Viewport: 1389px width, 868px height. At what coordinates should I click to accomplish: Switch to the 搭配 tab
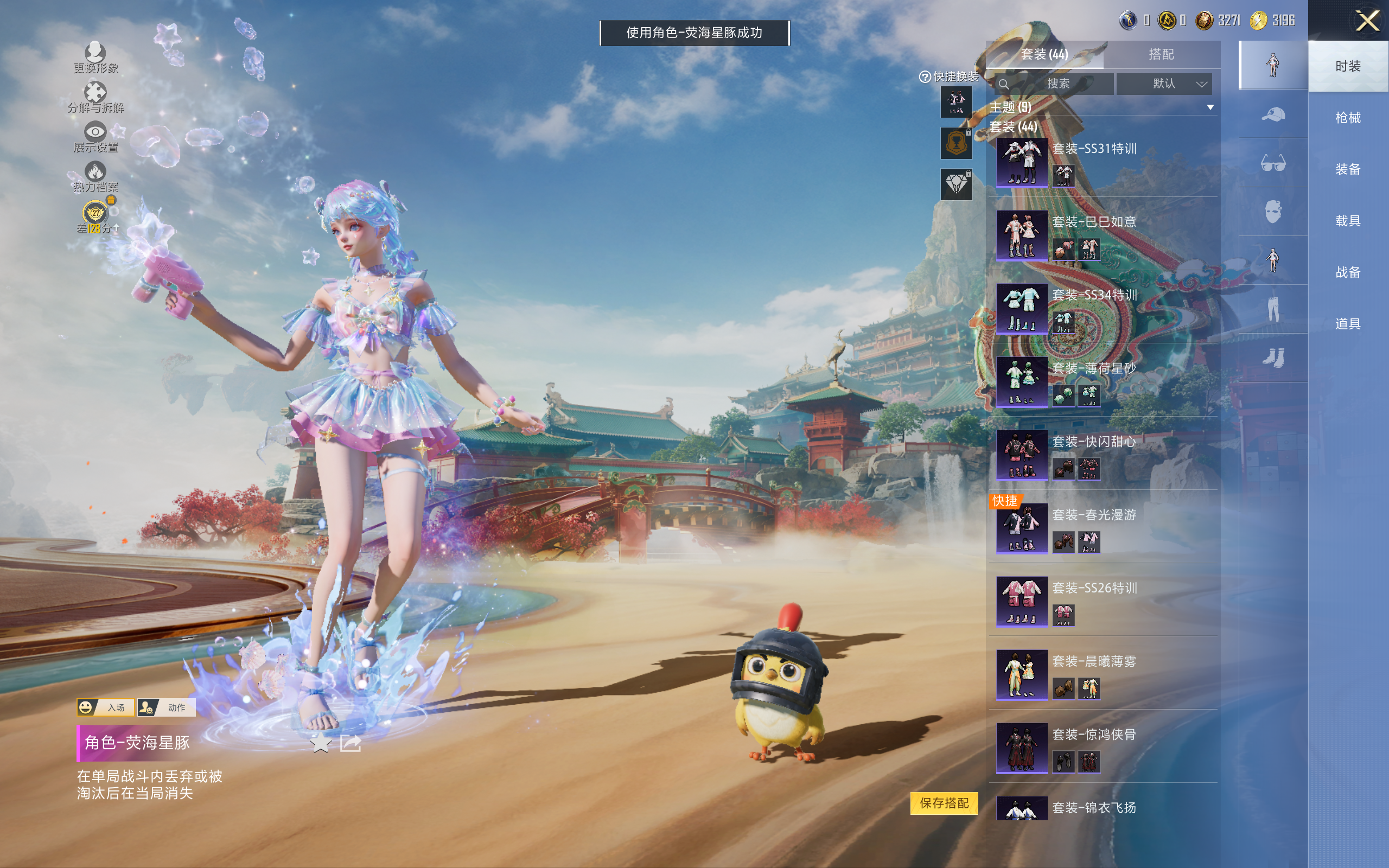[x=1161, y=55]
